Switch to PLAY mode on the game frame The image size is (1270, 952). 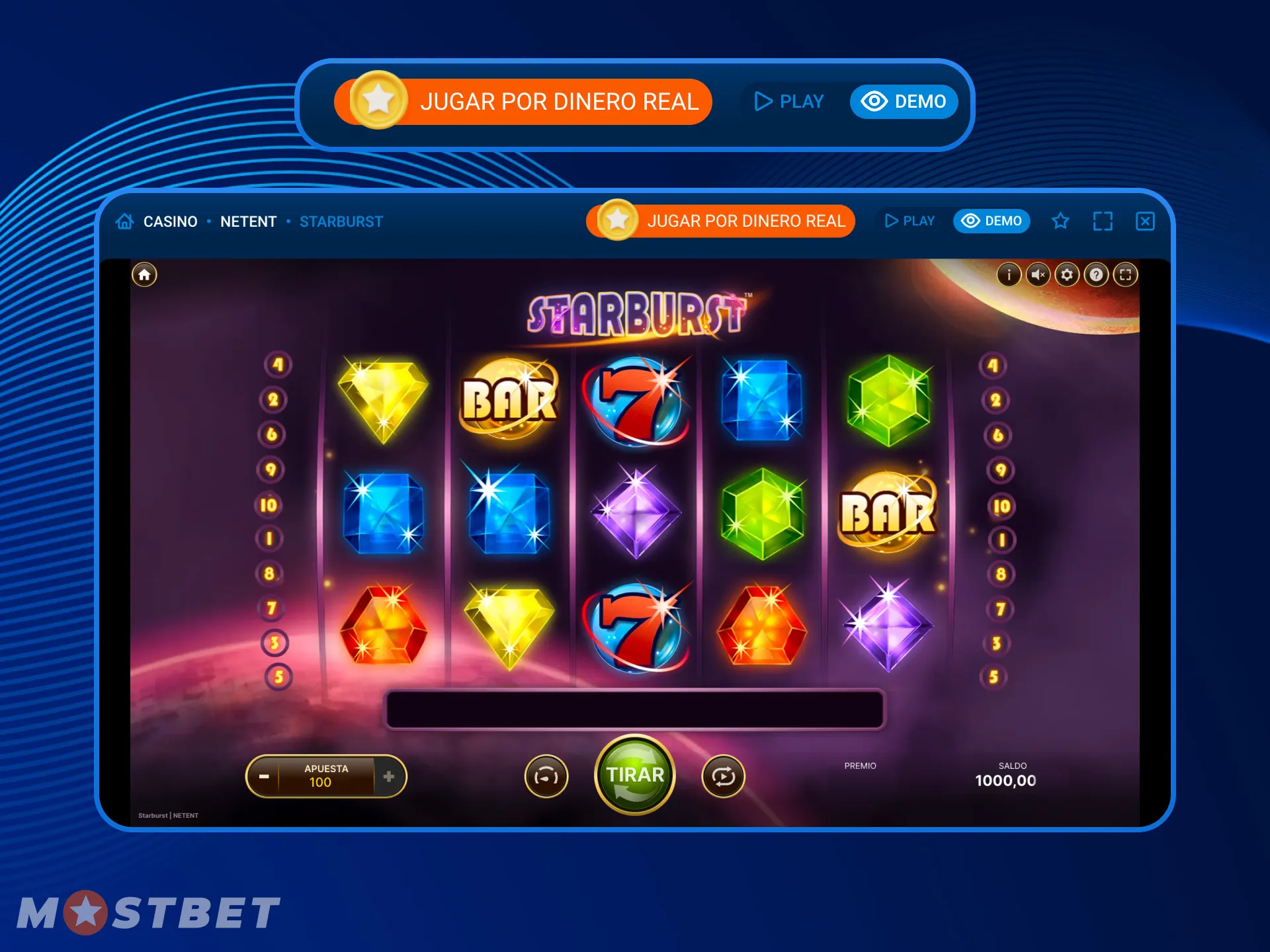point(910,221)
